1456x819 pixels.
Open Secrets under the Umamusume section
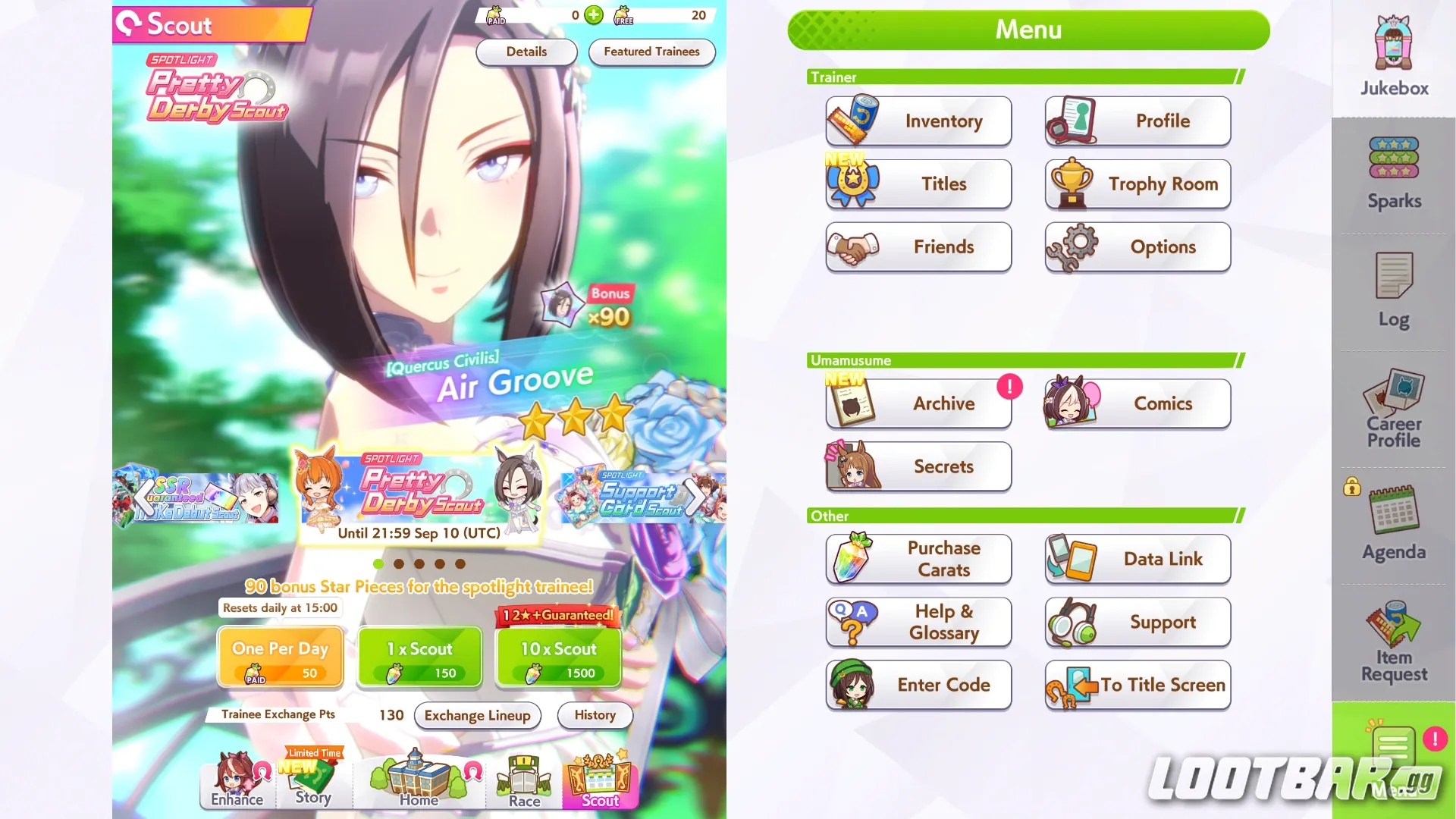point(918,466)
